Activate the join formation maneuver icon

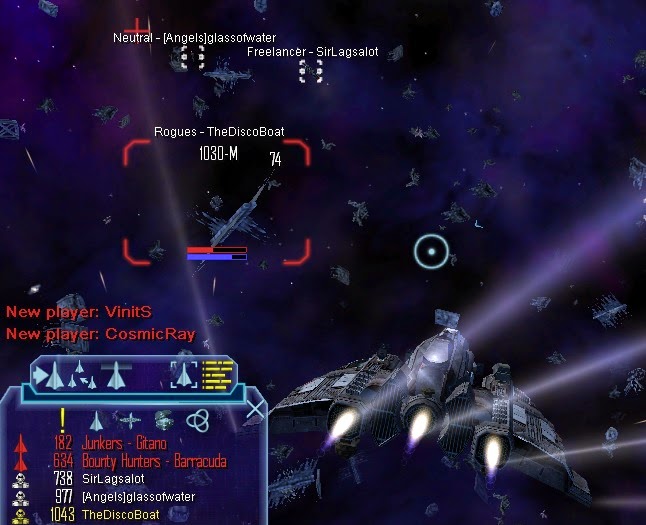pyautogui.click(x=82, y=376)
